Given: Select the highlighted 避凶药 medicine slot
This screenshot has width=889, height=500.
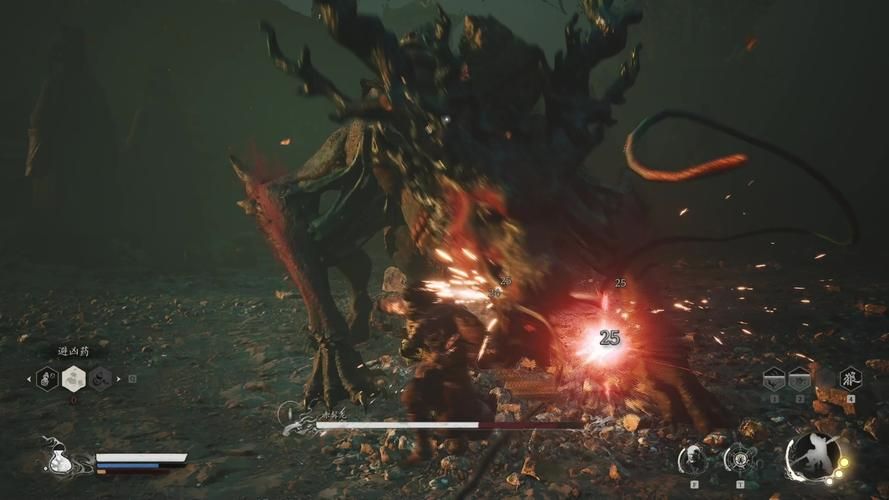Looking at the screenshot, I should coord(74,378).
